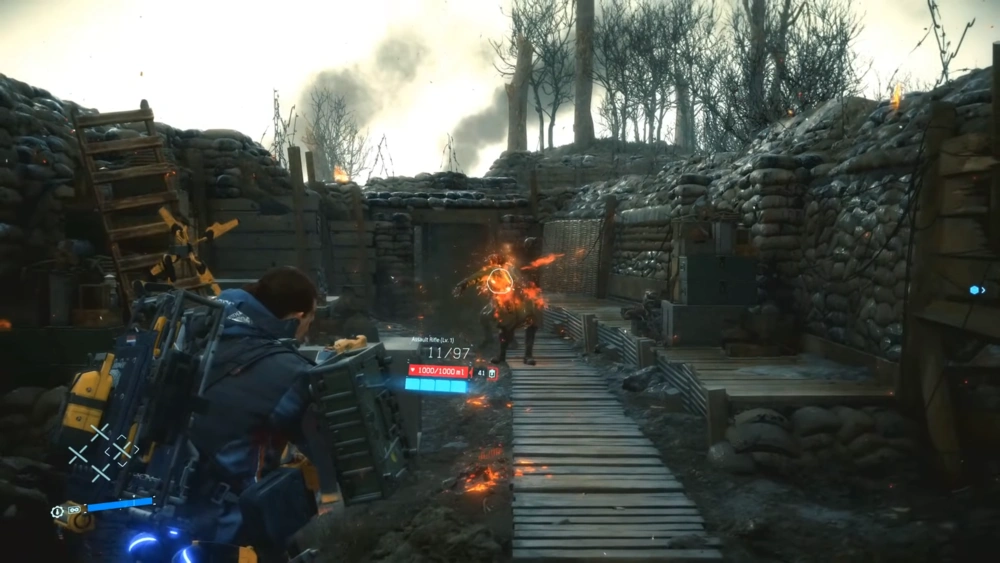Viewport: 1000px width, 563px height.
Task: Click the blue hexagon offscreen objective marker
Action: [x=977, y=290]
